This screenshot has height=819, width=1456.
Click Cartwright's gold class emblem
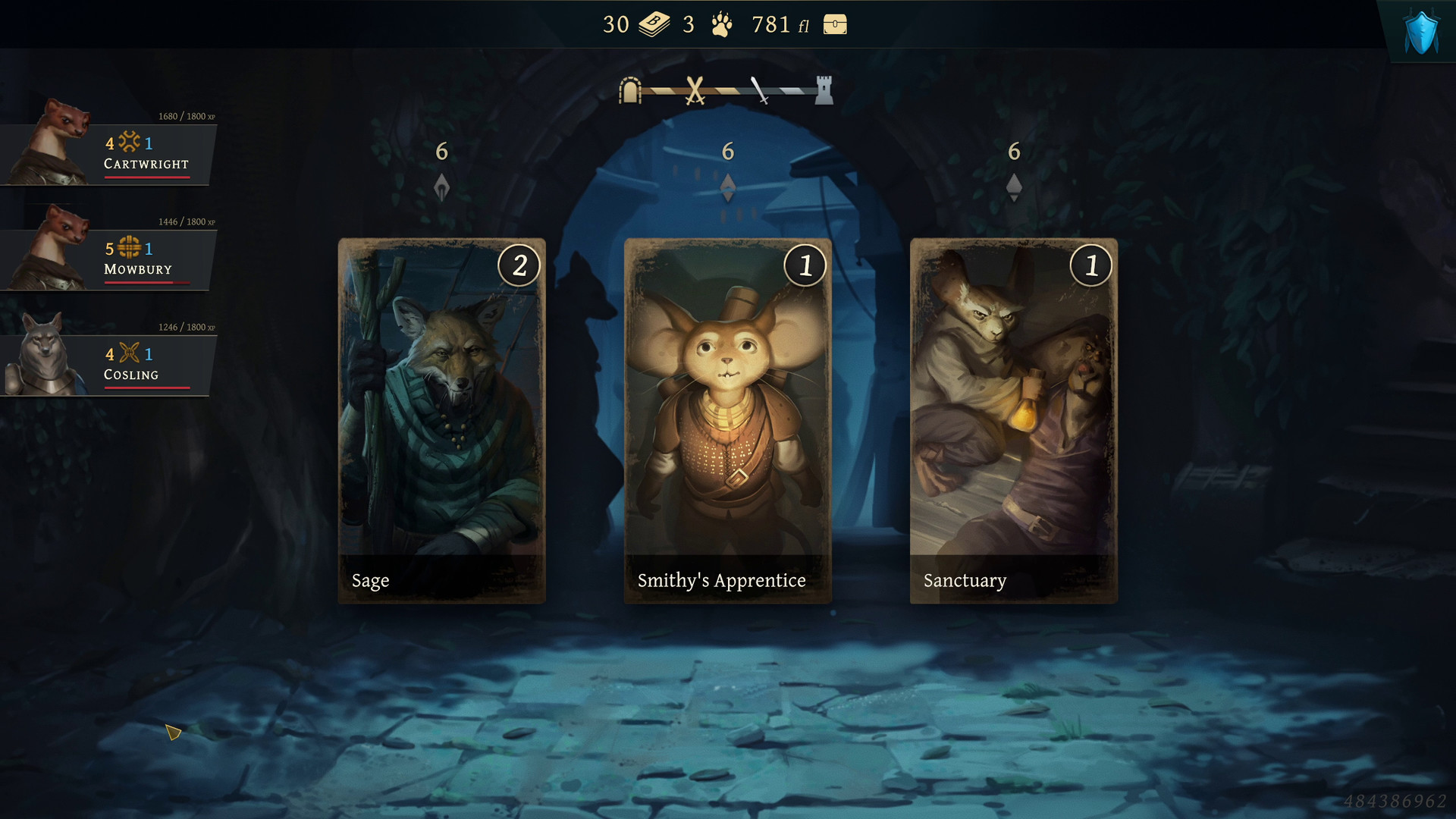tap(129, 142)
